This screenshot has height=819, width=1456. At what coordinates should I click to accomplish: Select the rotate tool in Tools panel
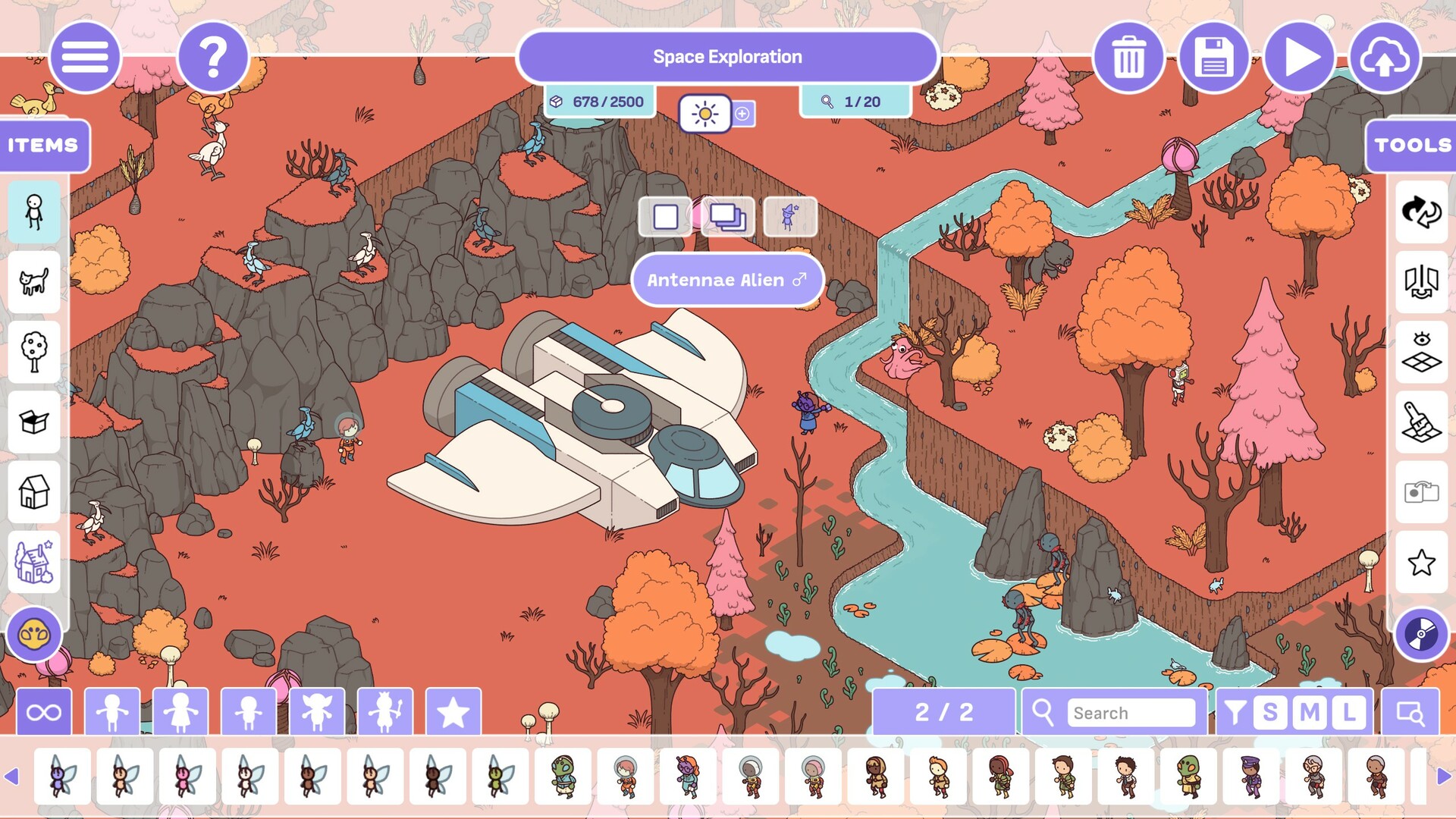pyautogui.click(x=1422, y=215)
